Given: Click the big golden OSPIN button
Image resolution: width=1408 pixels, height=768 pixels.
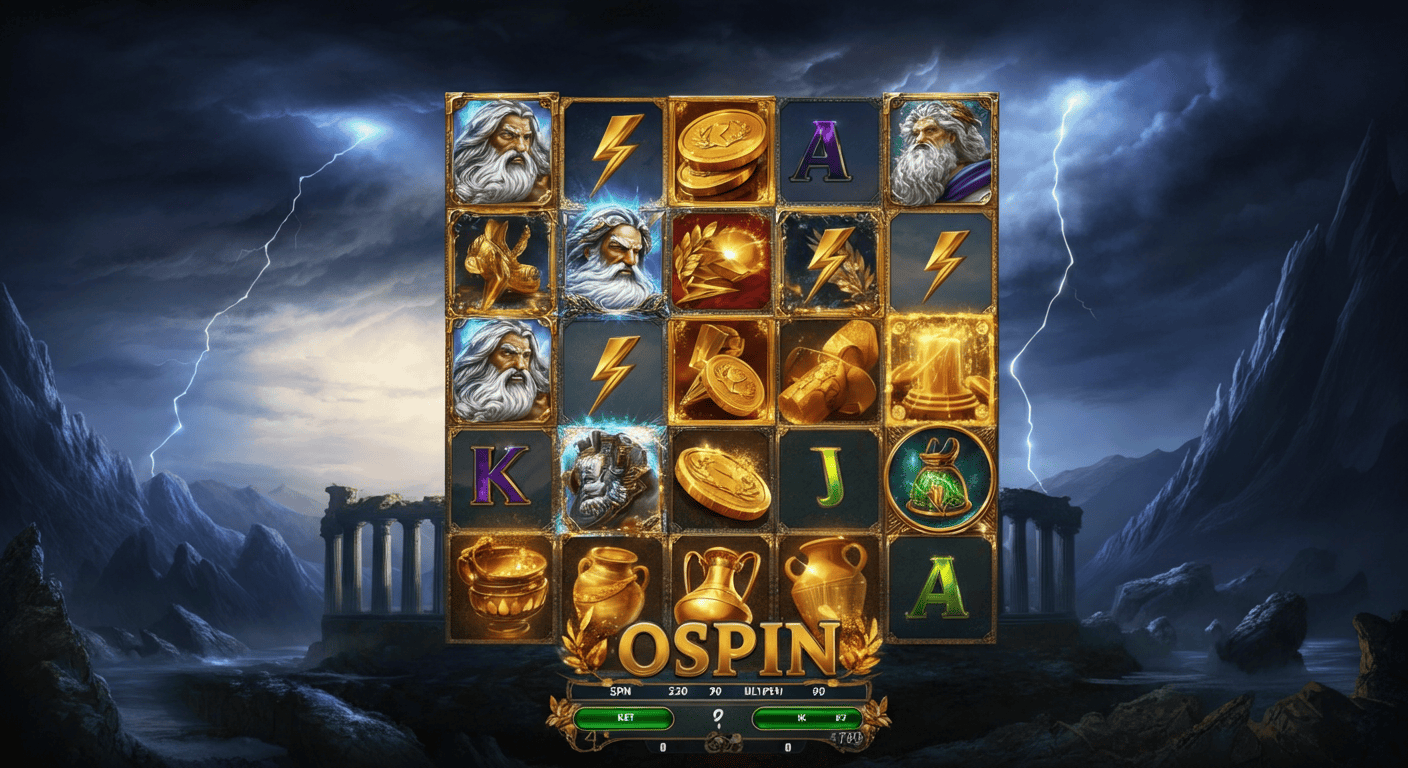Looking at the screenshot, I should [x=726, y=650].
